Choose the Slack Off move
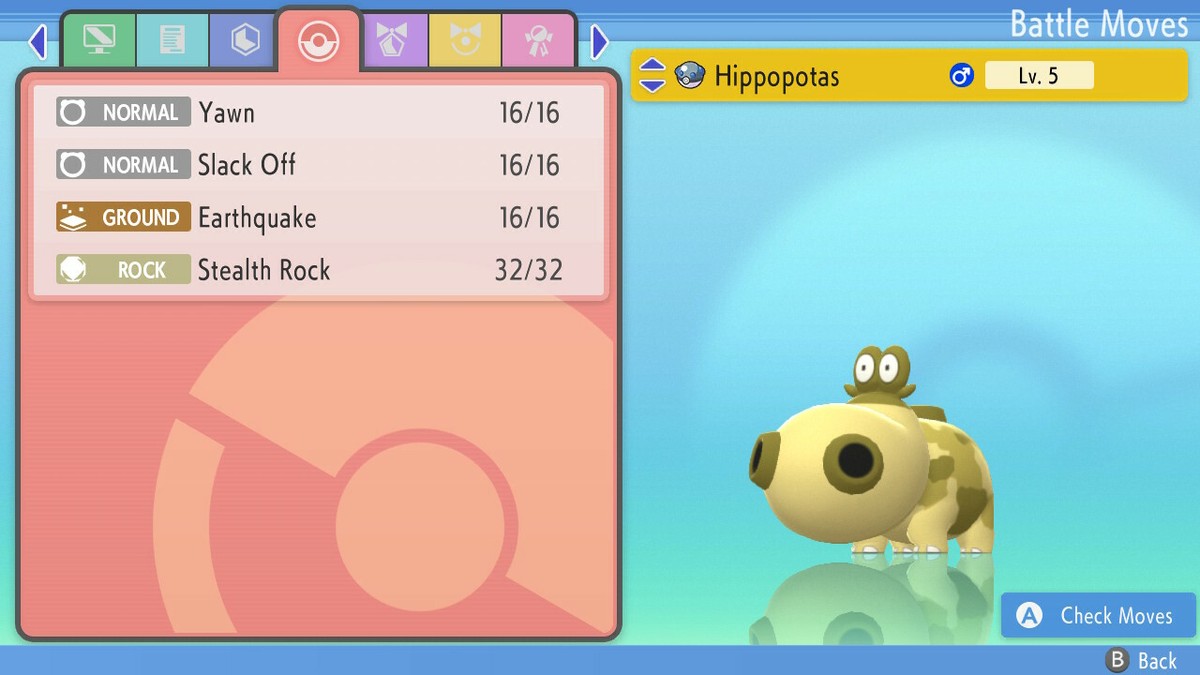 tap(318, 165)
